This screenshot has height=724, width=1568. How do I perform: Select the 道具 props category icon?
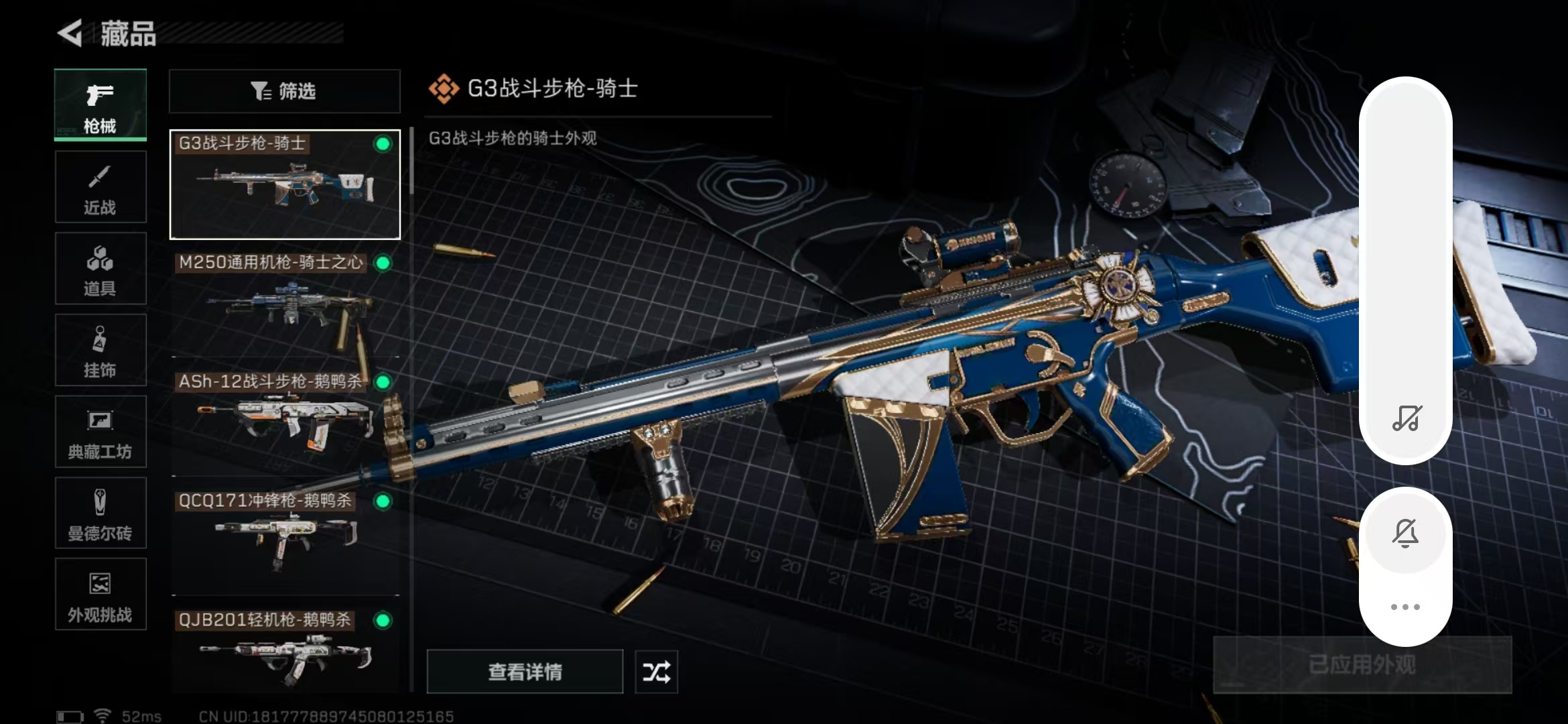100,268
